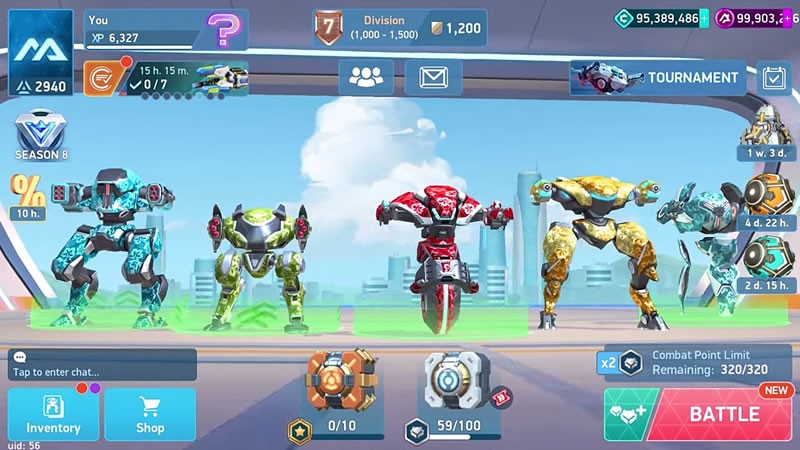Select the green camo mech

pyautogui.click(x=260, y=265)
